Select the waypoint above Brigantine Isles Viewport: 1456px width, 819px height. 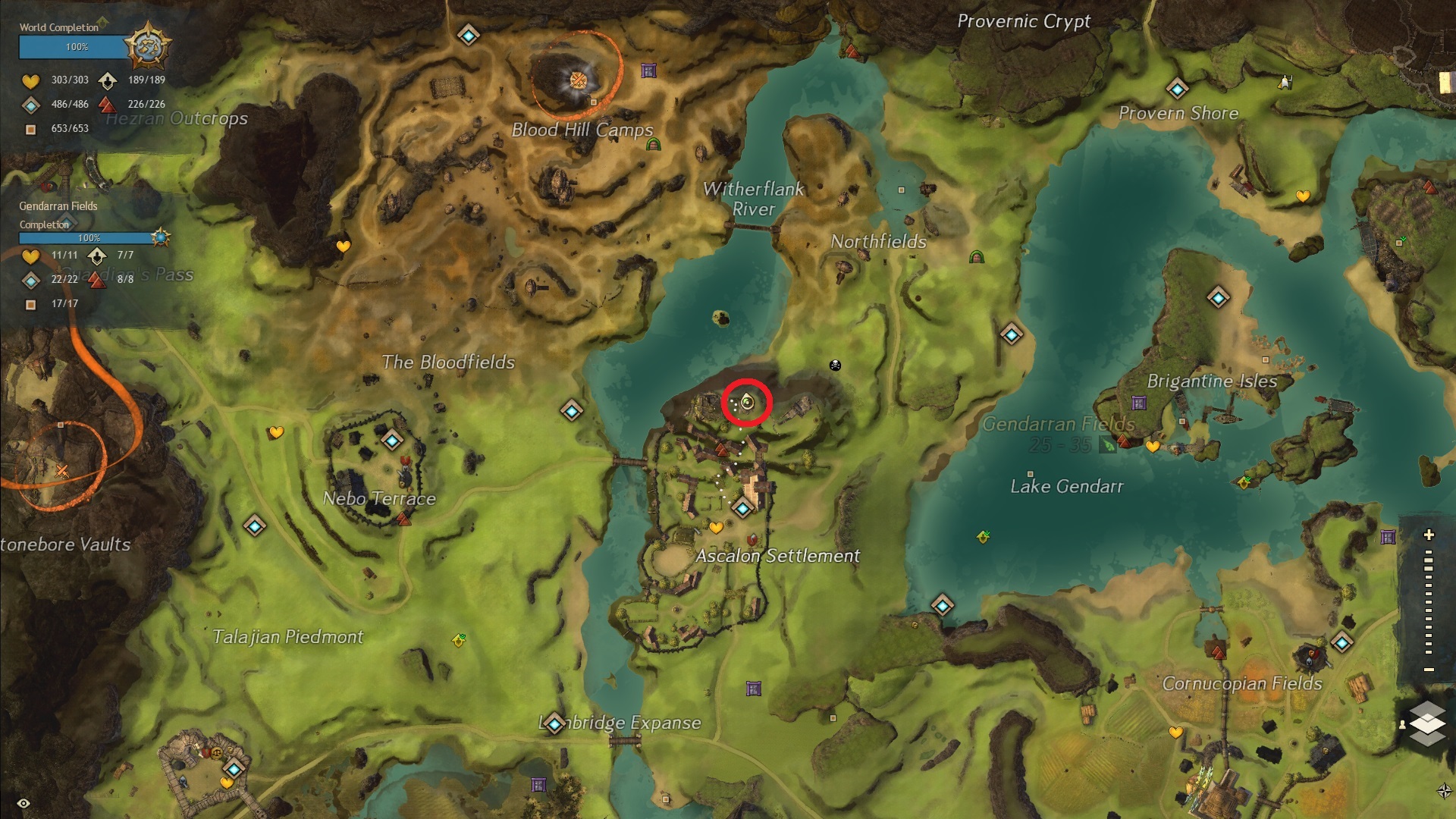click(1218, 298)
